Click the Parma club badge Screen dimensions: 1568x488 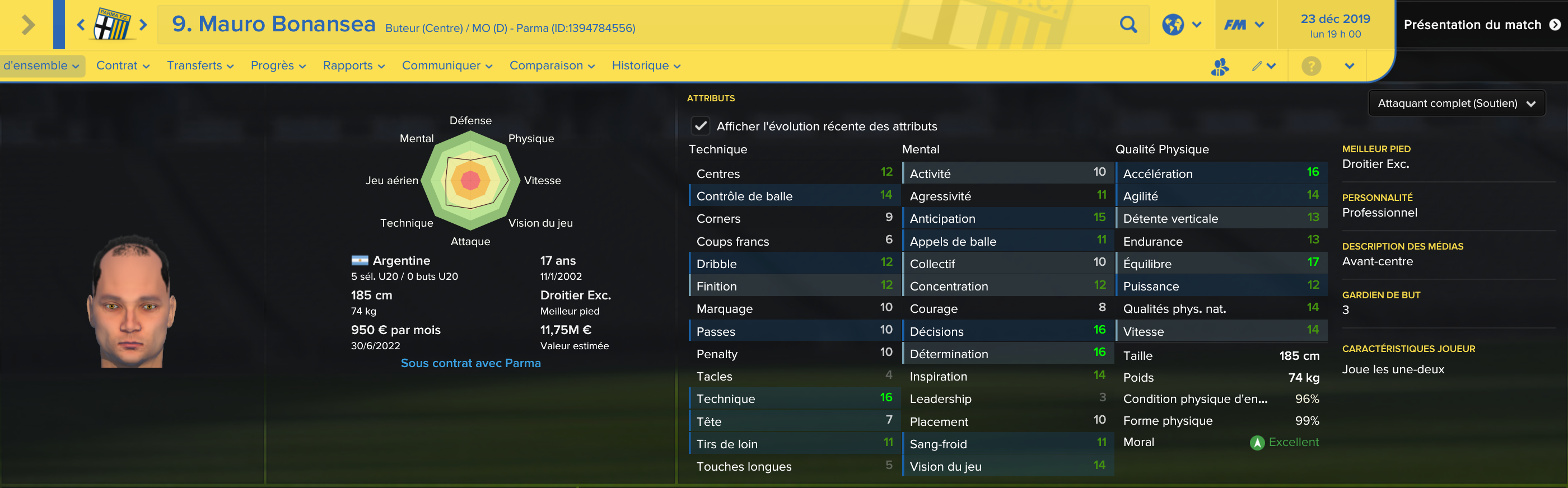pos(112,25)
